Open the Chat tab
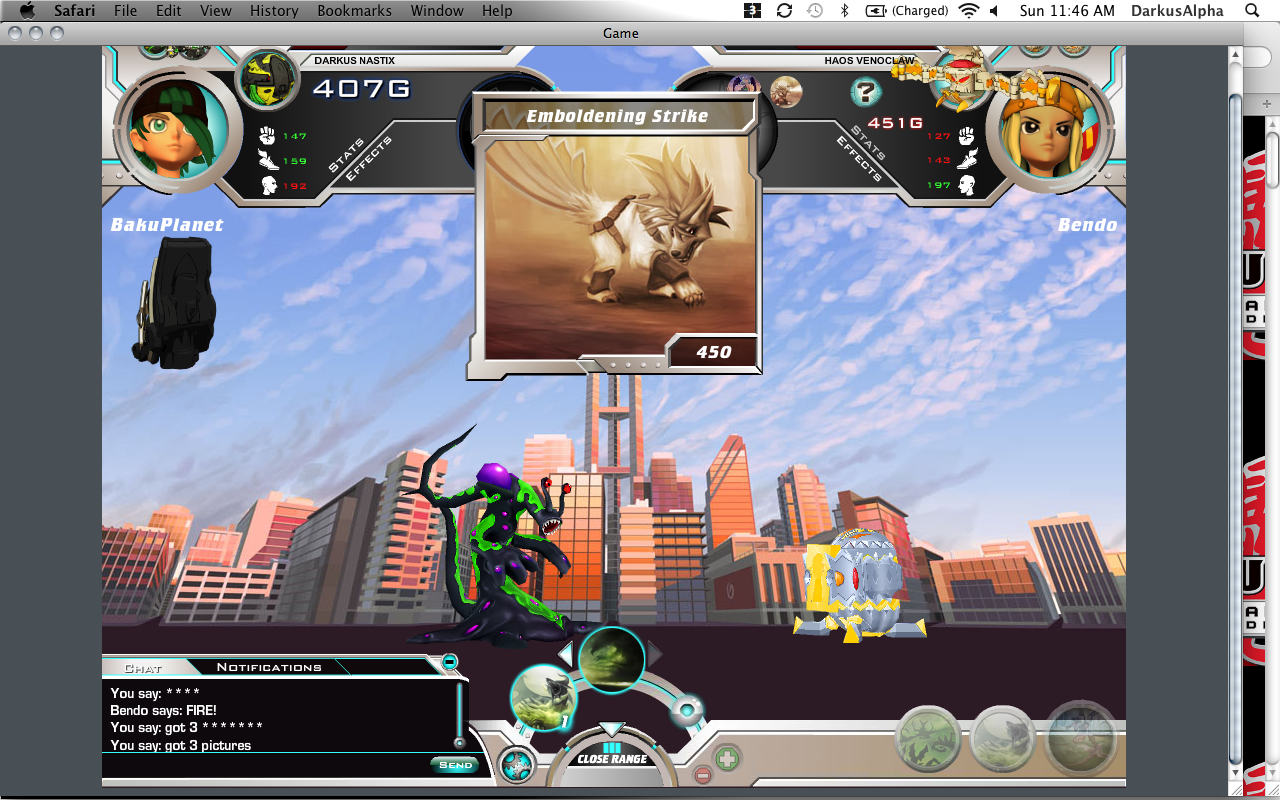 pos(143,667)
